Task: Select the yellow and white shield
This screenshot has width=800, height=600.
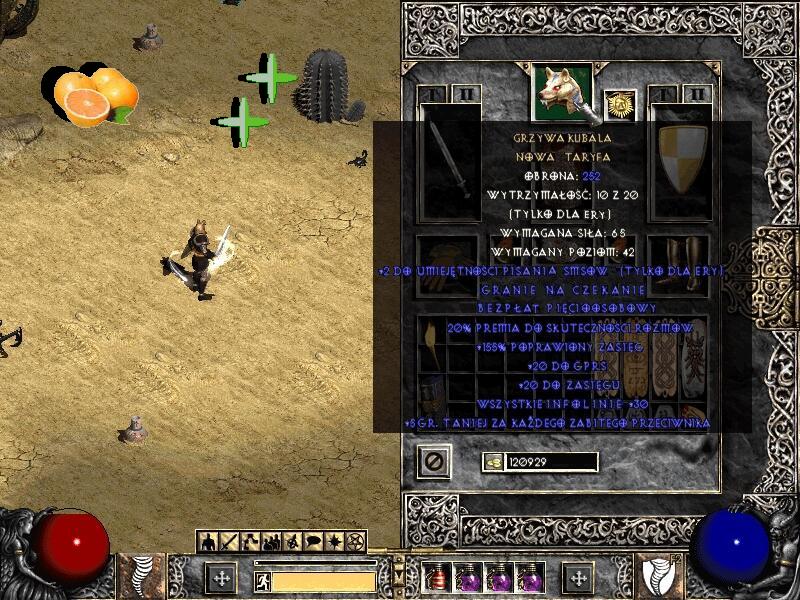Action: click(x=678, y=162)
